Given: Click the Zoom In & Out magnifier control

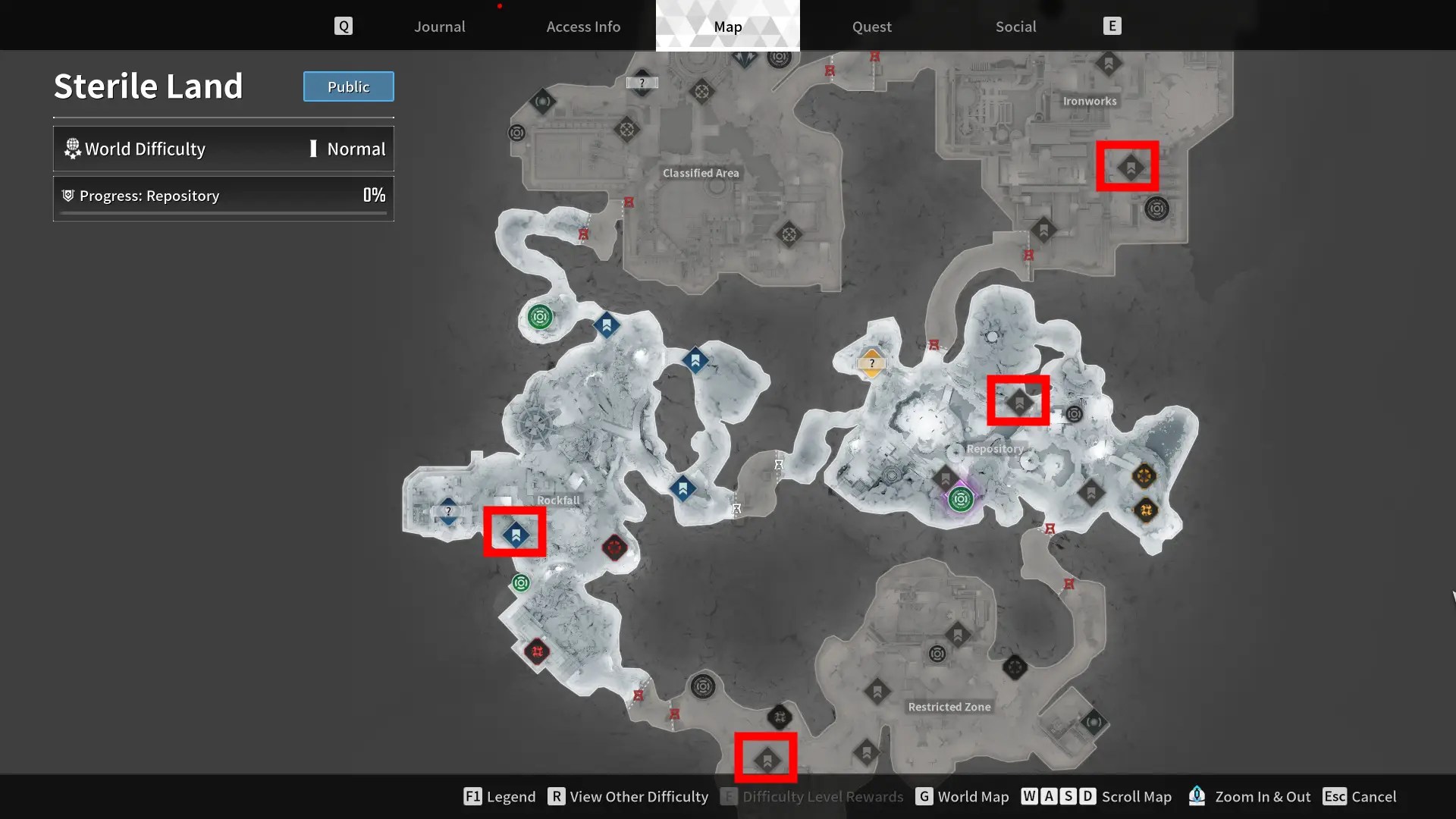Looking at the screenshot, I should click(x=1197, y=796).
